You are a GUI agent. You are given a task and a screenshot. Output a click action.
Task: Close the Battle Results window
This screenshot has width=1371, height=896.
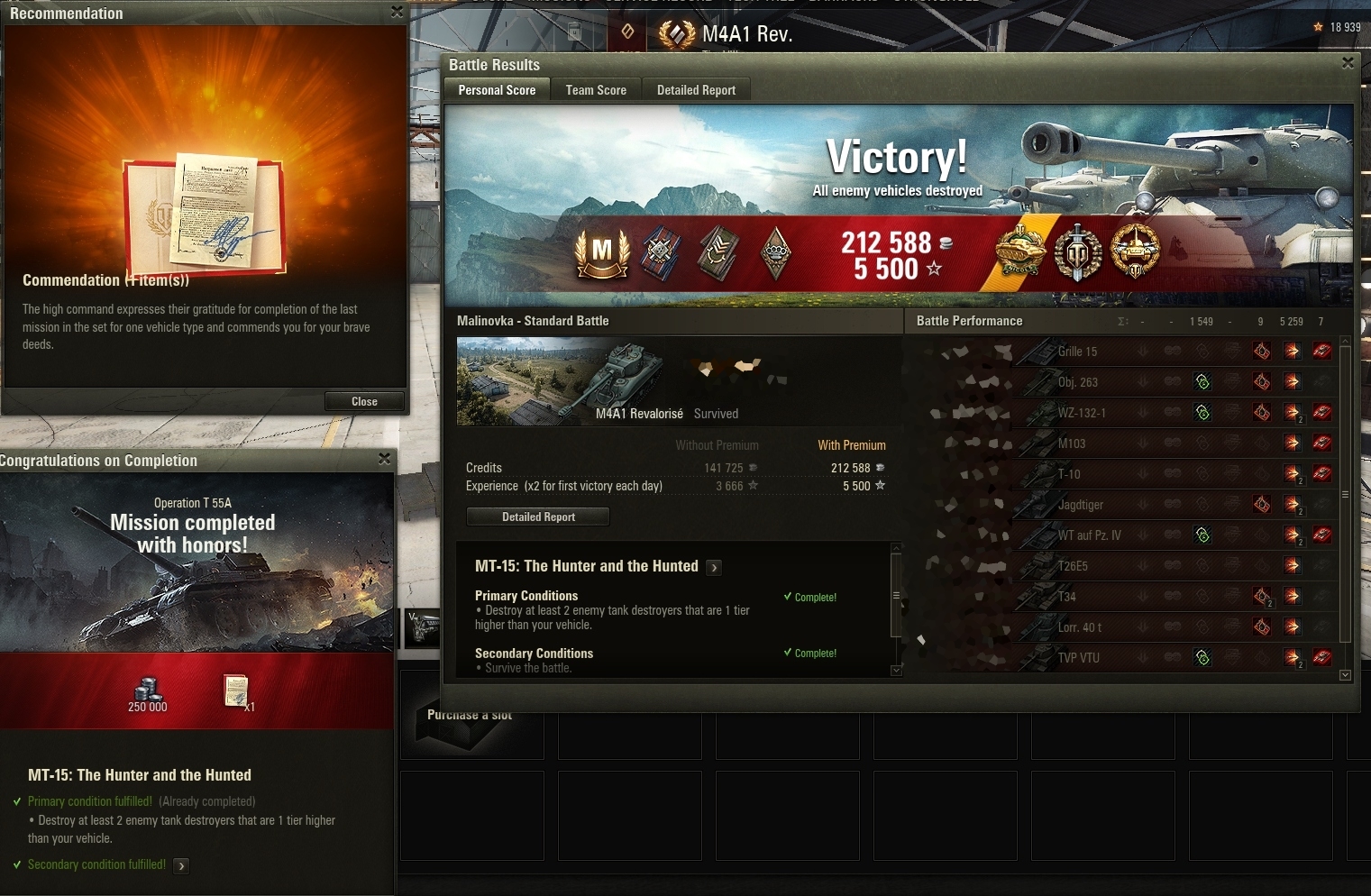[1348, 63]
